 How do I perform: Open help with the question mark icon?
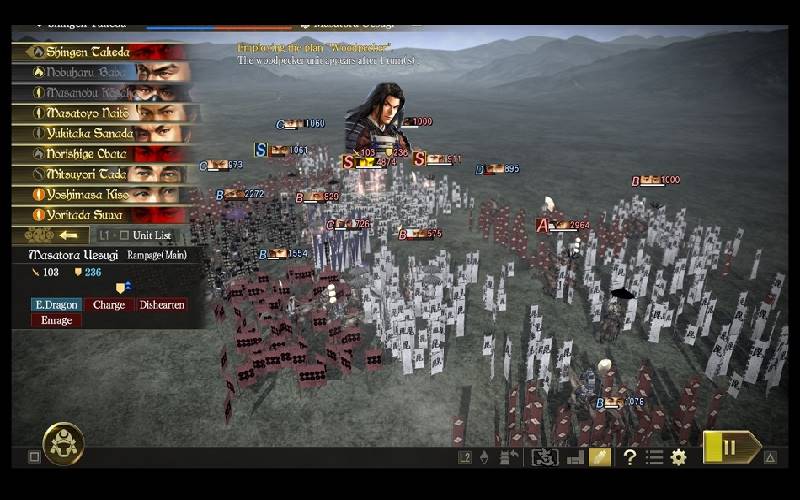(630, 457)
